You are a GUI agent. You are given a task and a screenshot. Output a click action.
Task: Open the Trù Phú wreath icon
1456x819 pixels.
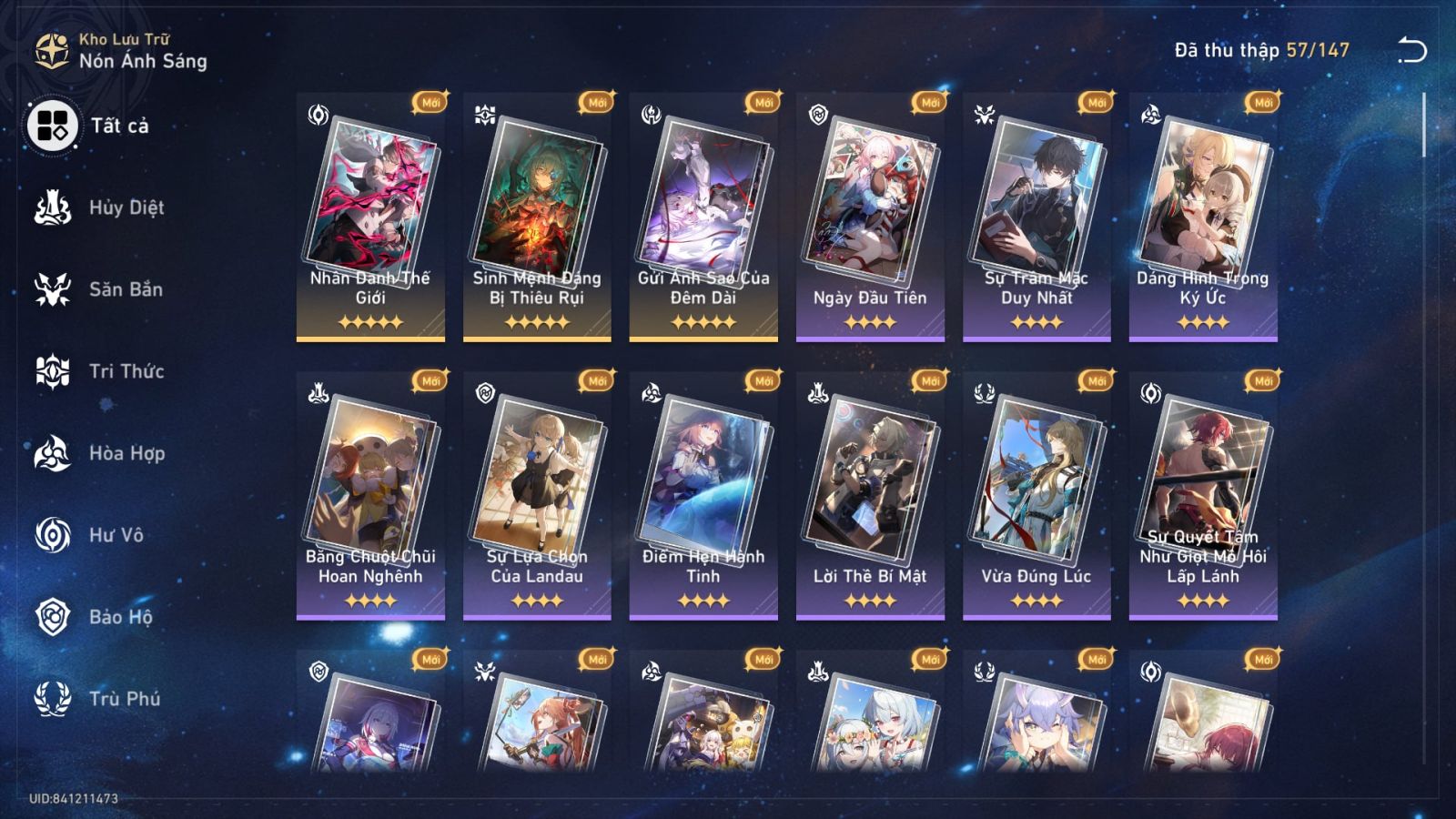click(x=53, y=699)
